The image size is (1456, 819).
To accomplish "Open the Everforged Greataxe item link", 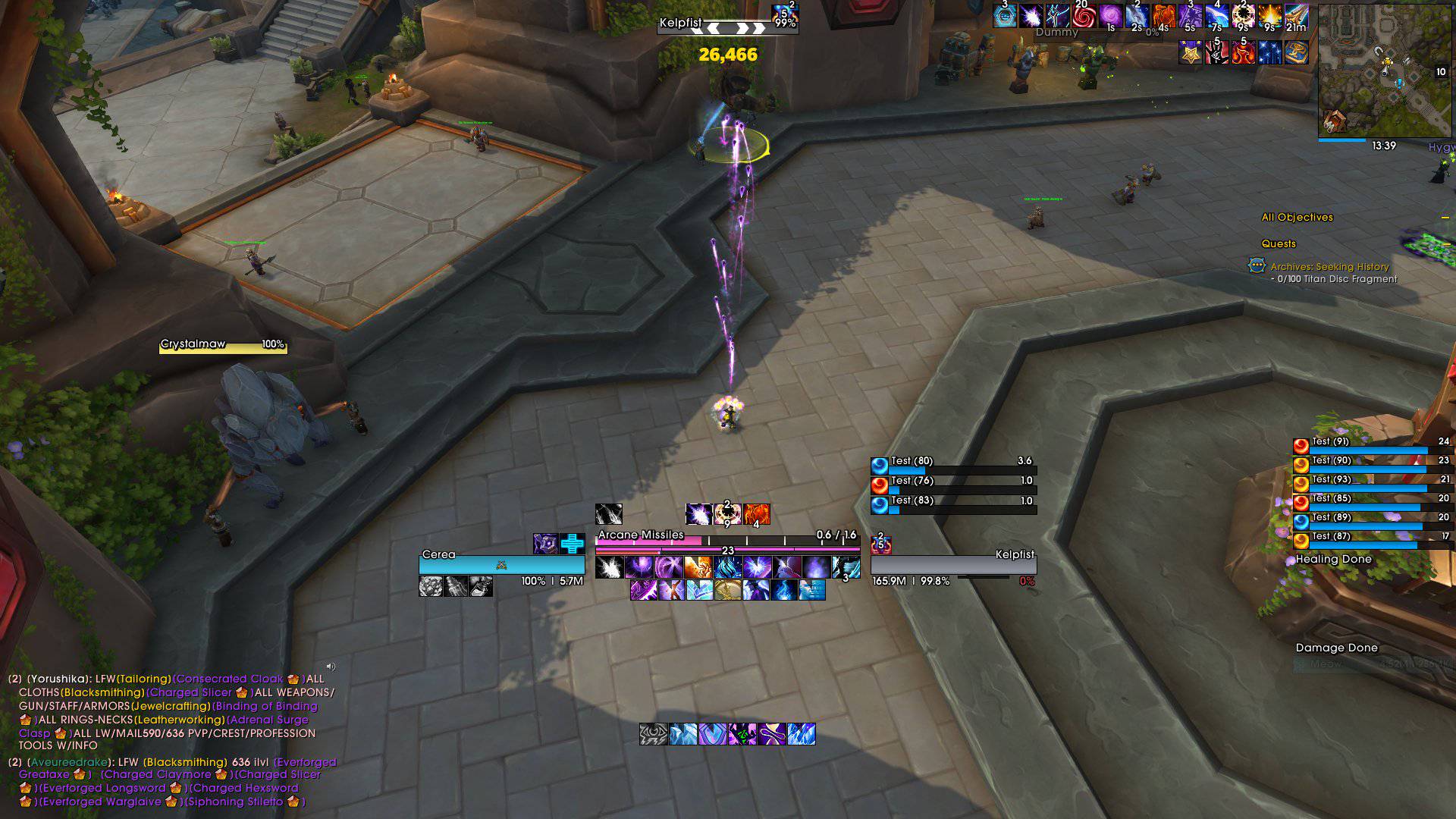I will tap(45, 775).
